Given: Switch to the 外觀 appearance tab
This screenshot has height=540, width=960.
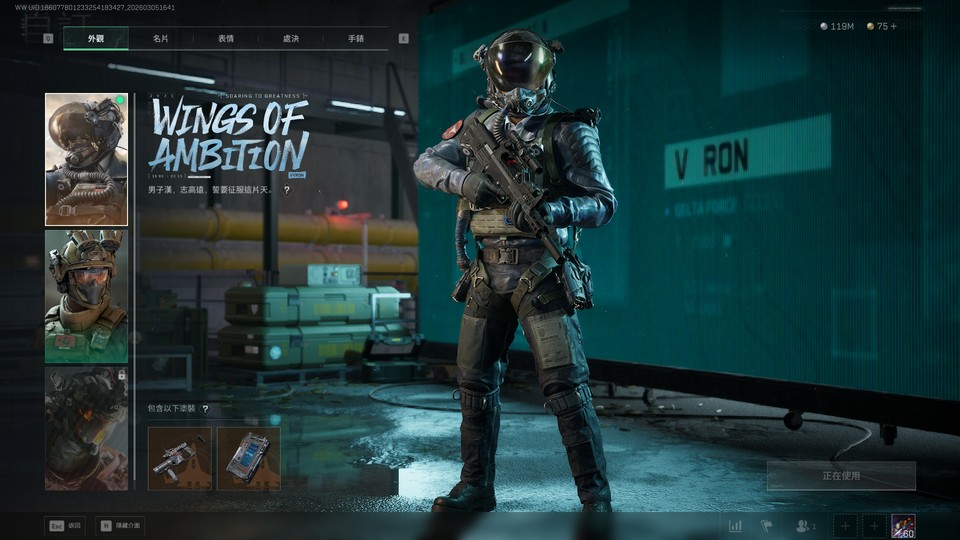Looking at the screenshot, I should [95, 38].
